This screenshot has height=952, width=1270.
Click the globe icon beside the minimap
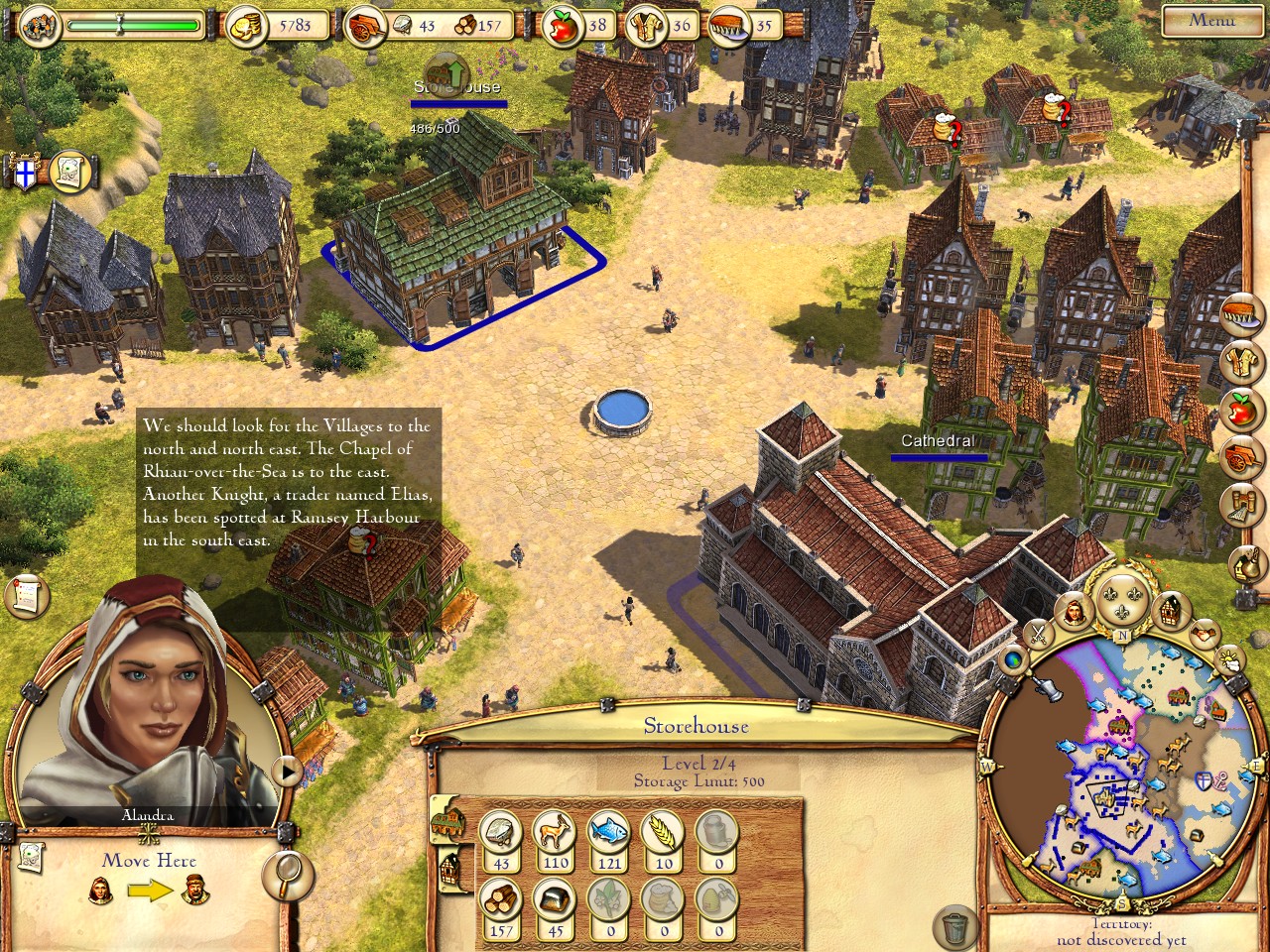(1014, 660)
